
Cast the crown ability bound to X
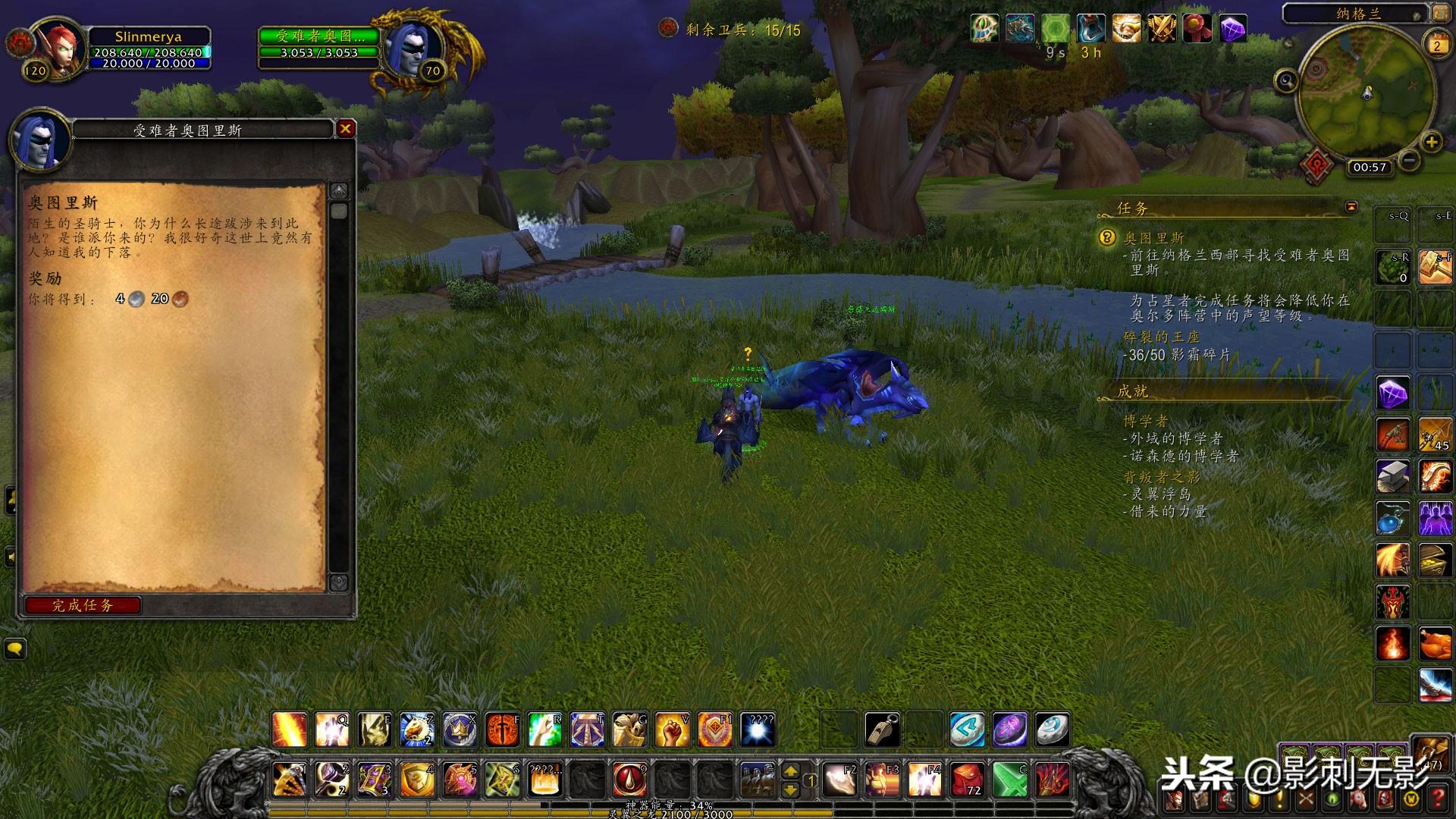pyautogui.click(x=460, y=730)
